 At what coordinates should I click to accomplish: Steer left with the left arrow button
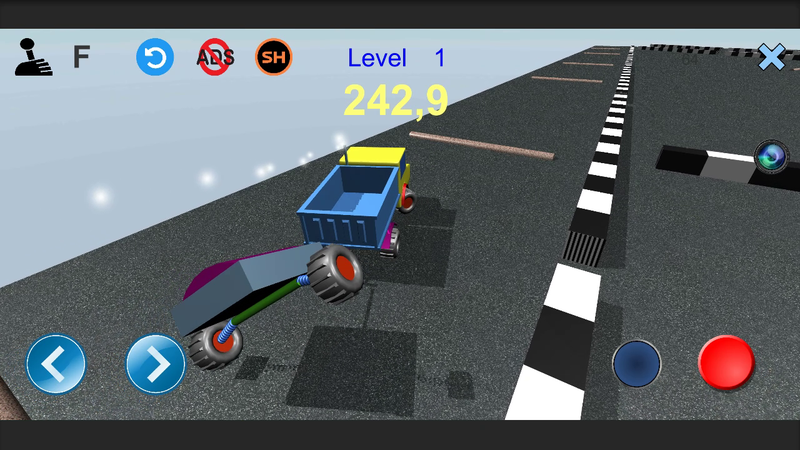[55, 364]
